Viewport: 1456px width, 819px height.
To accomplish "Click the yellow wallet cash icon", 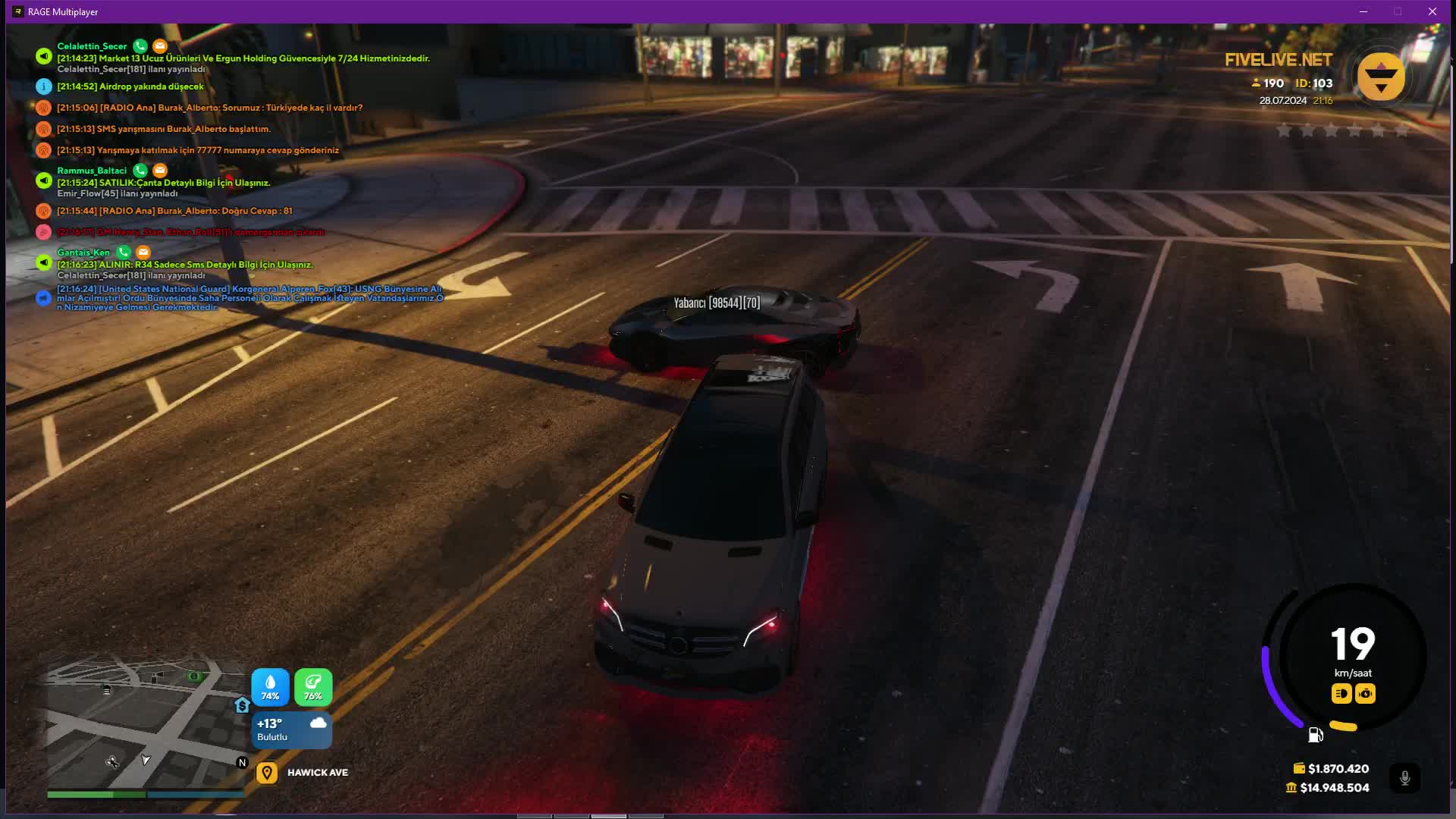I will click(x=1299, y=768).
